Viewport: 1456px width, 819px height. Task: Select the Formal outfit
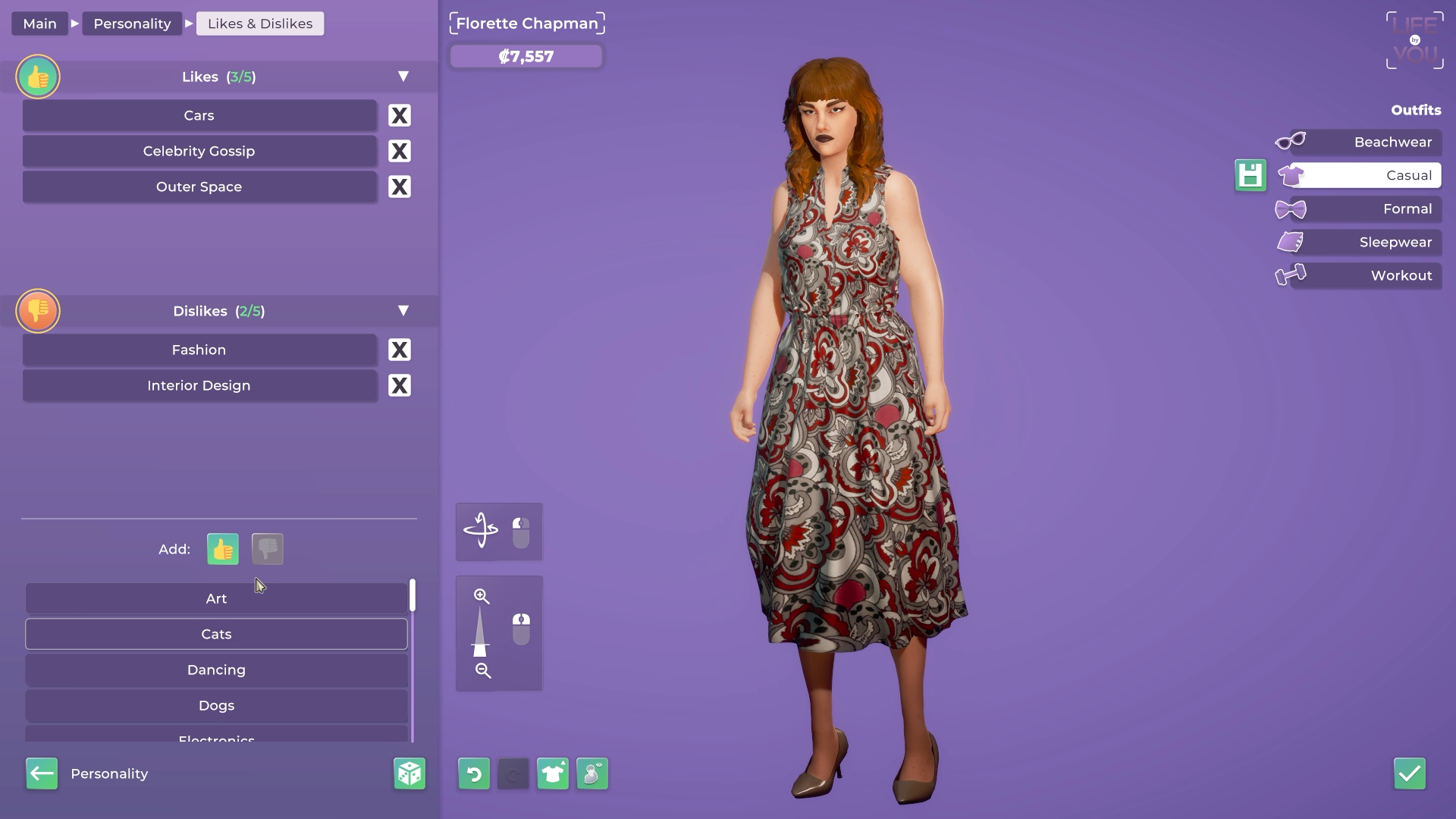(x=1376, y=209)
